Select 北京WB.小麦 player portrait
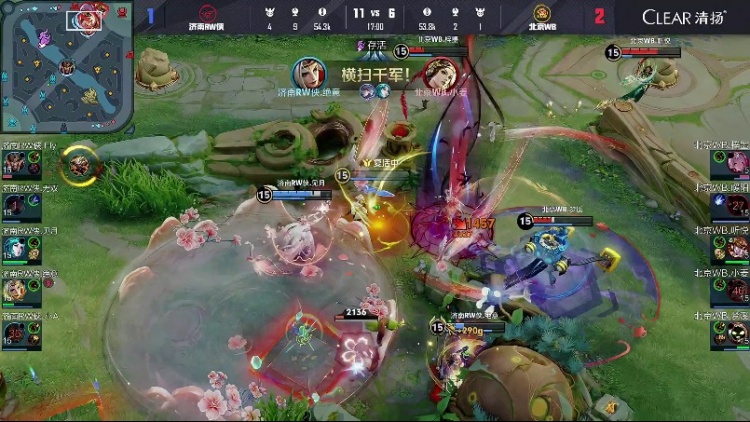This screenshot has height=422, width=750. (x=735, y=290)
